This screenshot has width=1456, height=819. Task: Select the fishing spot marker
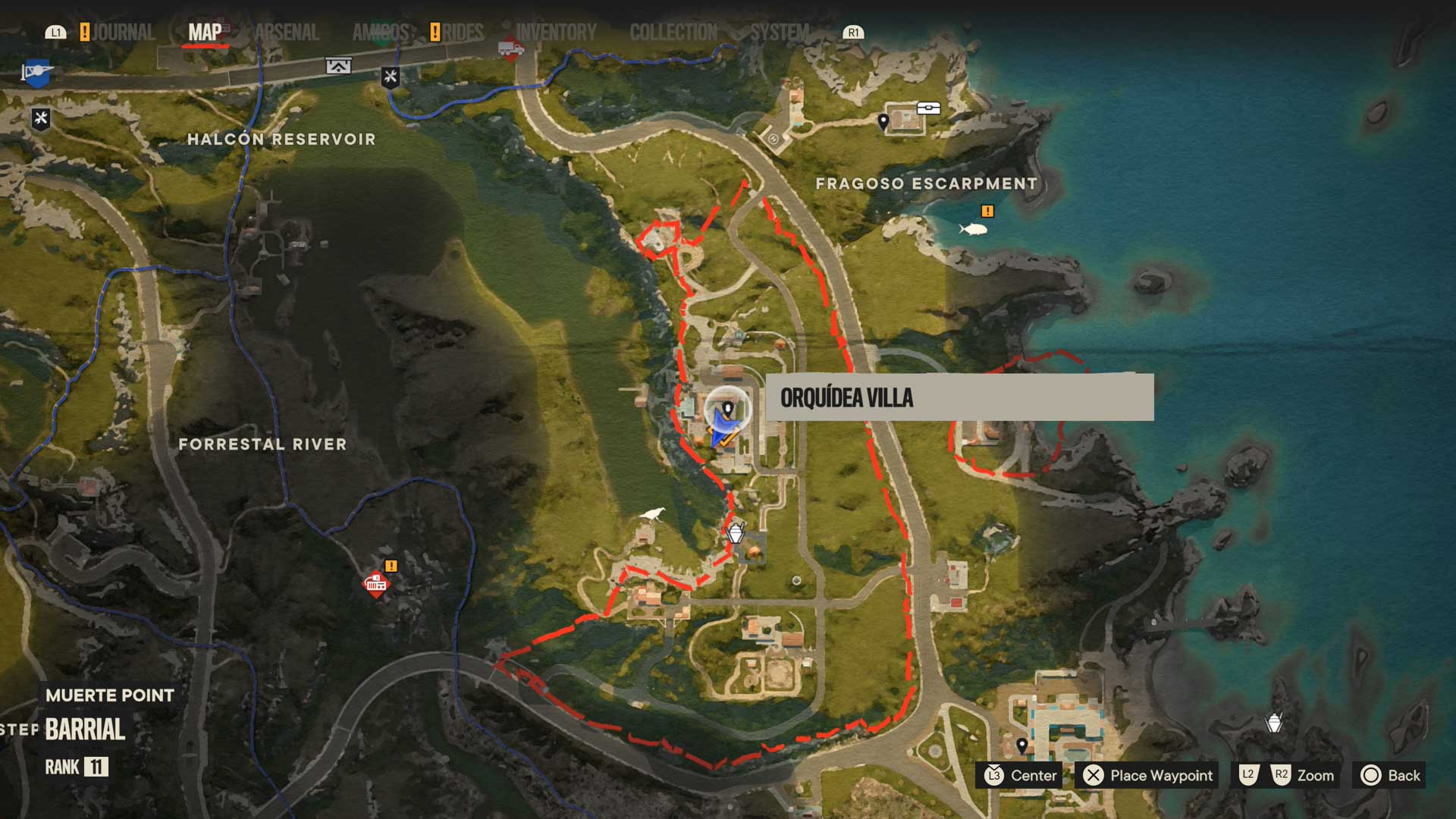pos(973,228)
